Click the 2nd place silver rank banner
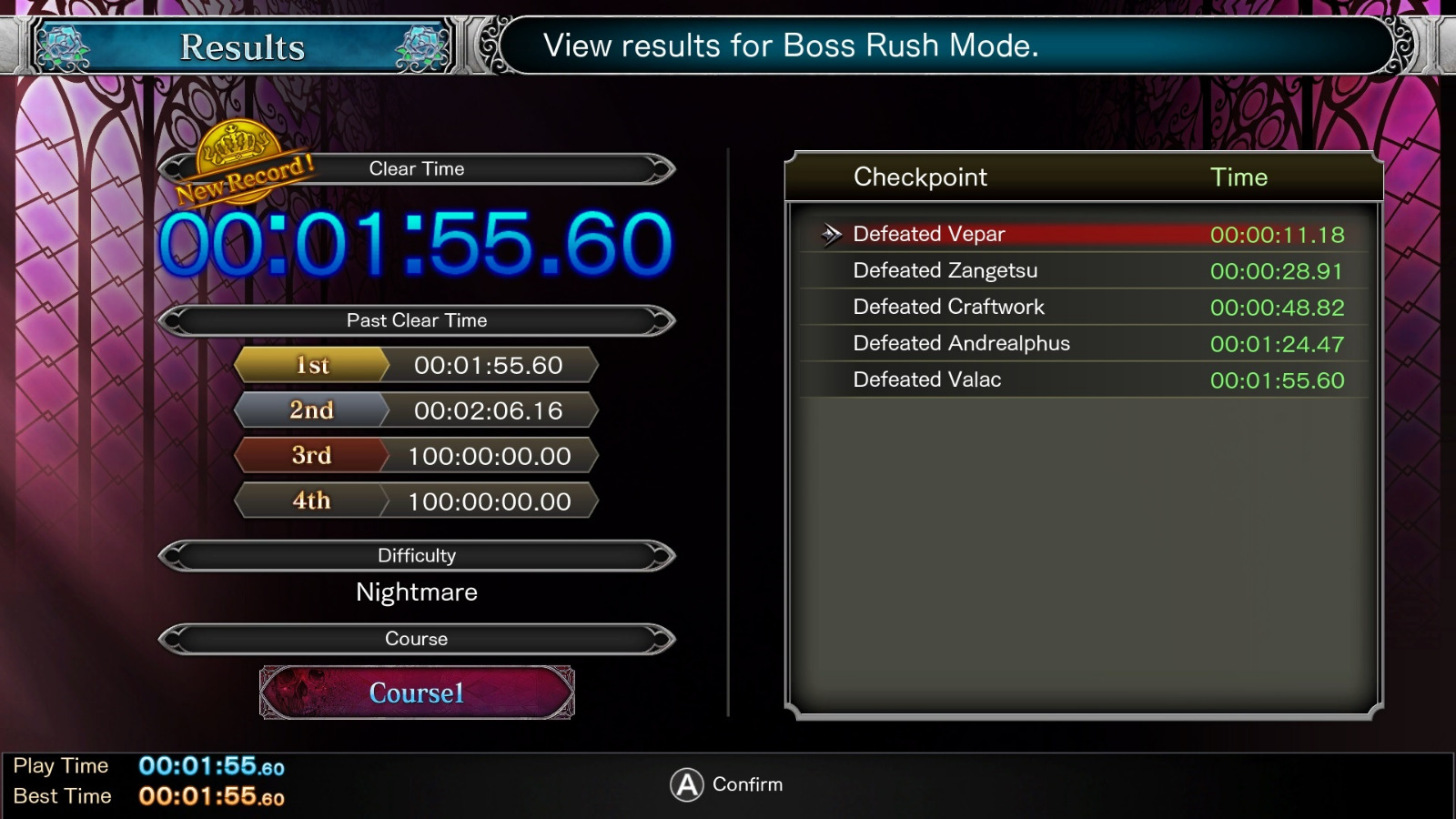The image size is (1456, 819). (311, 410)
